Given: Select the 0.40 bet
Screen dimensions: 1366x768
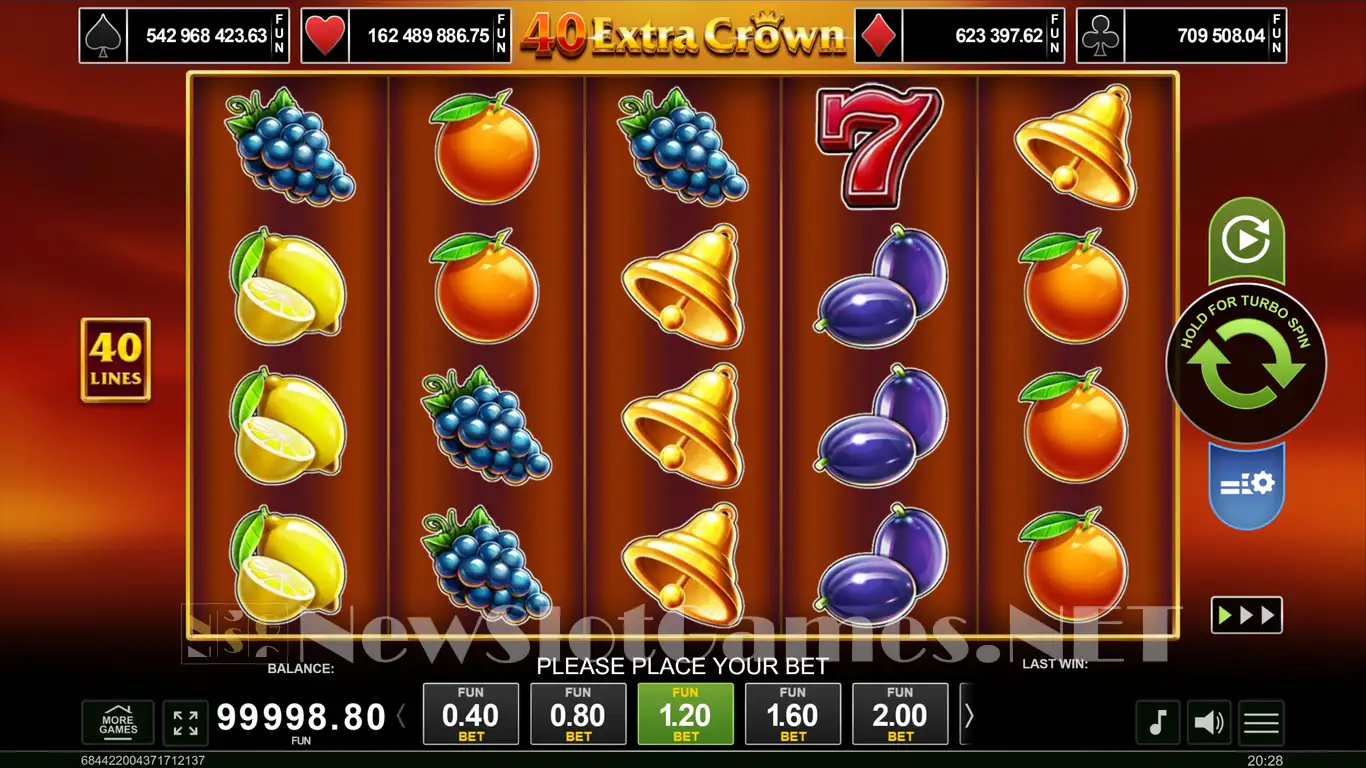Looking at the screenshot, I should point(471,714).
